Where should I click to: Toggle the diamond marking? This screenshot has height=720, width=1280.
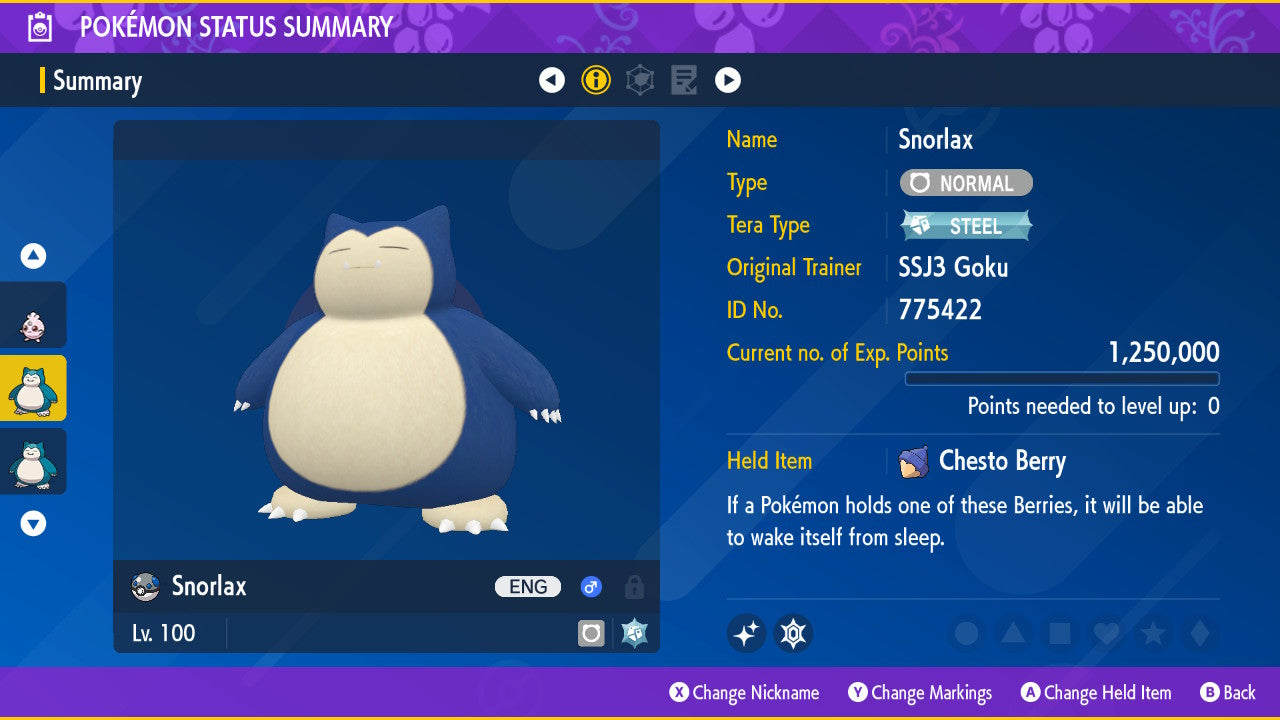point(1198,633)
